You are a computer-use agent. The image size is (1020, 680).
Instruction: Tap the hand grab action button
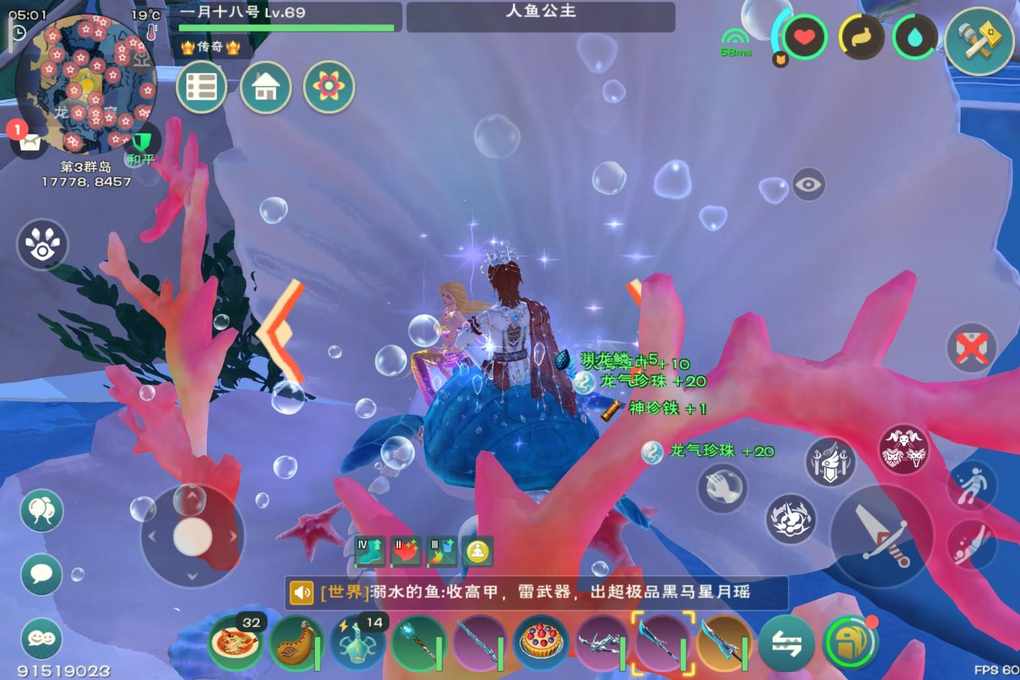pos(722,488)
